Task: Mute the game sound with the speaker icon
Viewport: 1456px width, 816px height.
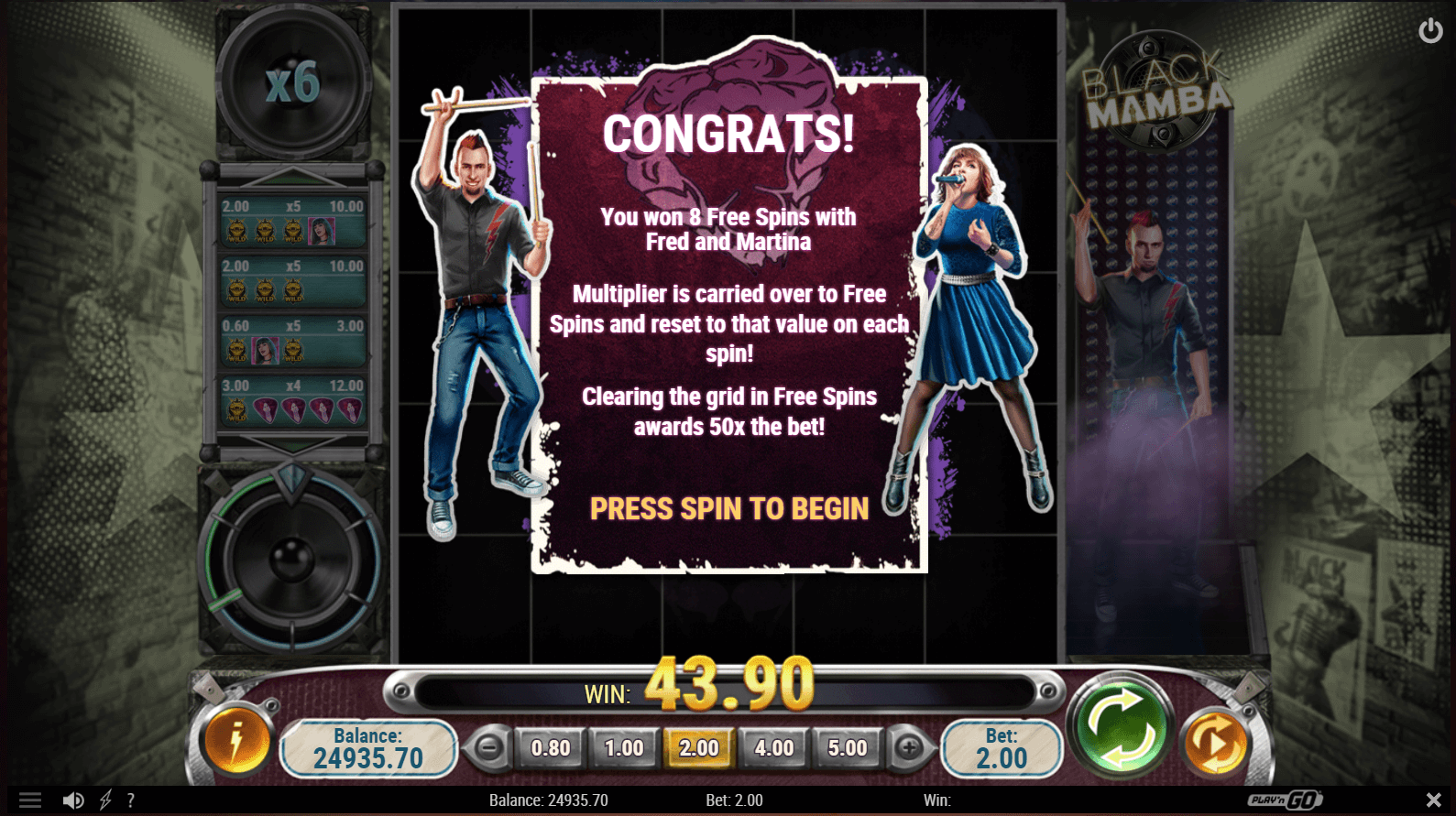Action: pos(74,800)
